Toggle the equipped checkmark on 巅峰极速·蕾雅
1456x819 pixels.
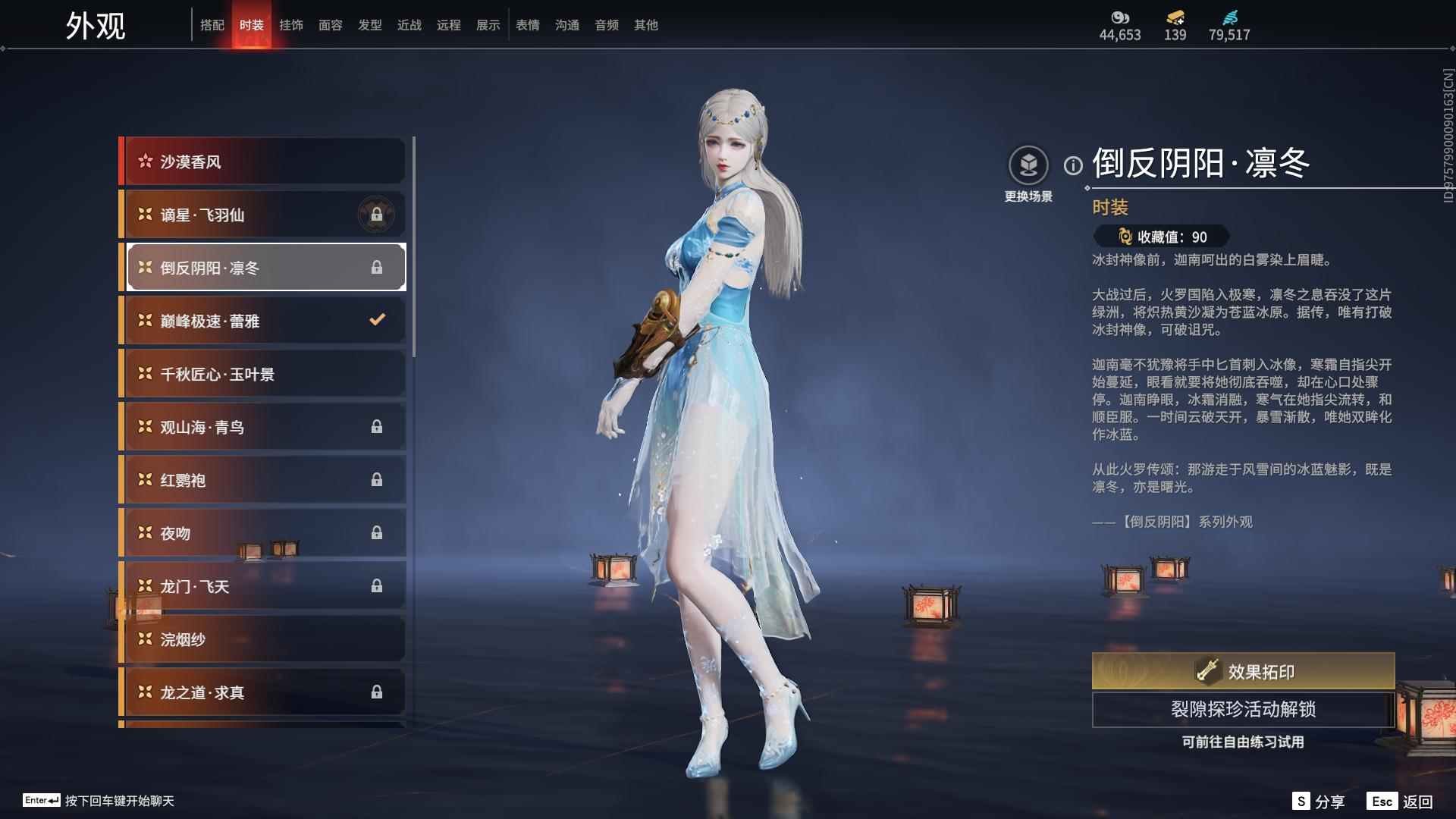coord(377,320)
